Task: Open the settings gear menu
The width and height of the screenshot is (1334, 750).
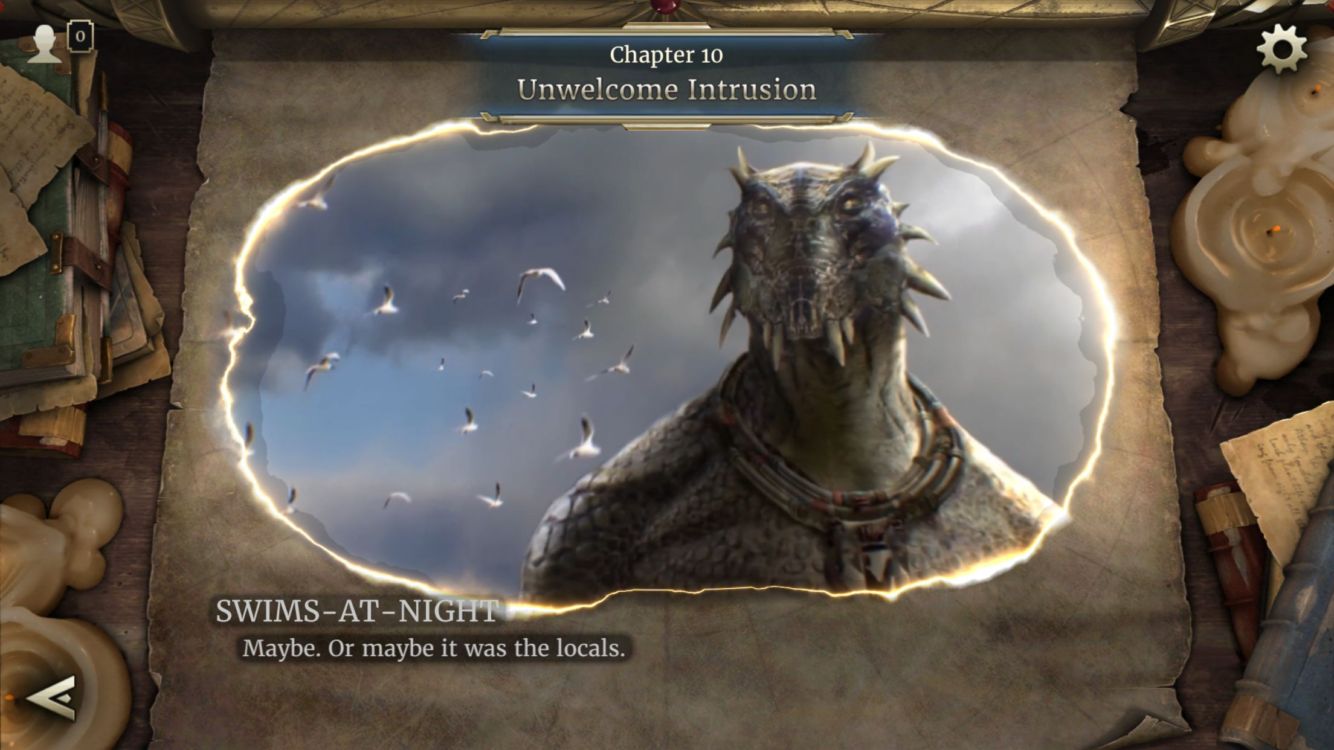Action: pos(1282,48)
